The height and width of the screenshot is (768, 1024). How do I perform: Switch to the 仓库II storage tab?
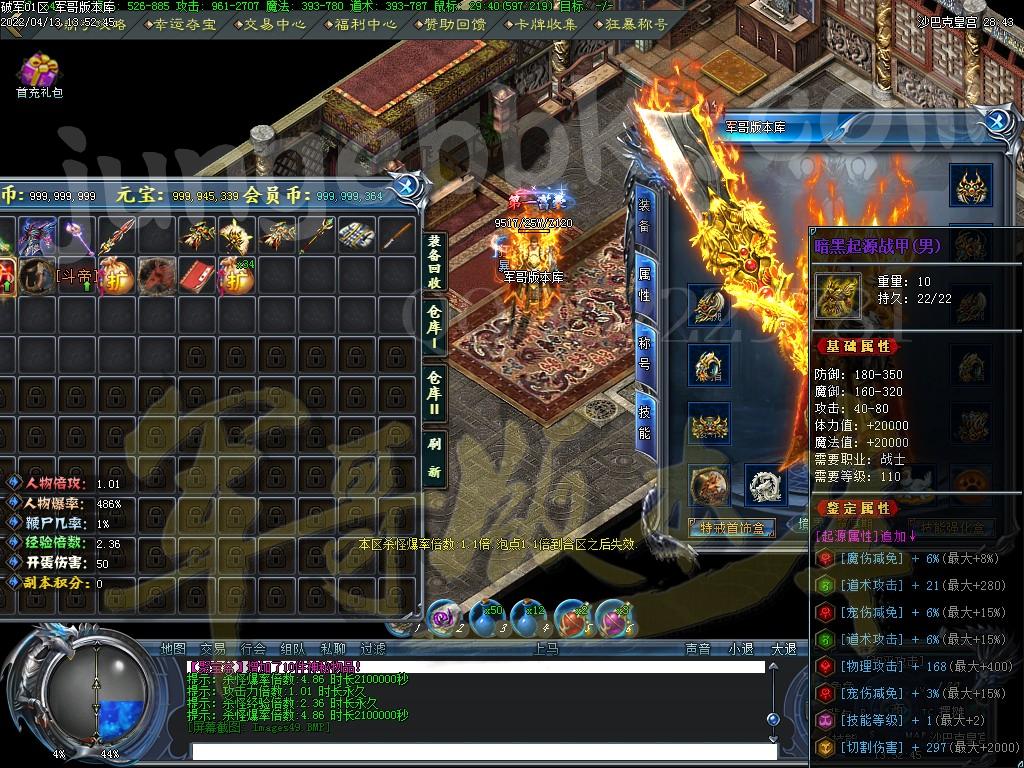pos(434,391)
